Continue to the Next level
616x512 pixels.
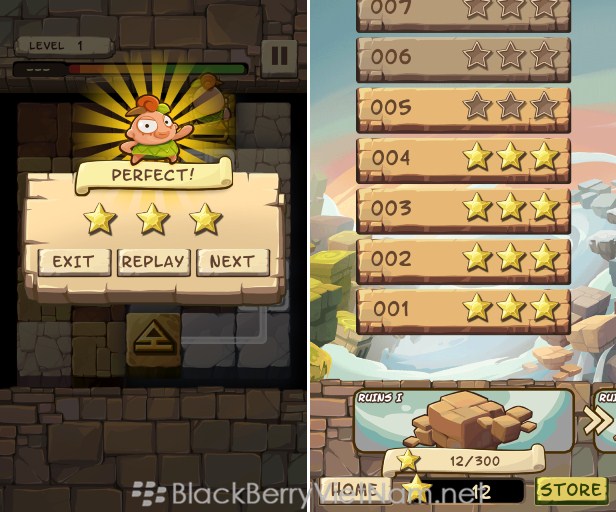click(232, 262)
